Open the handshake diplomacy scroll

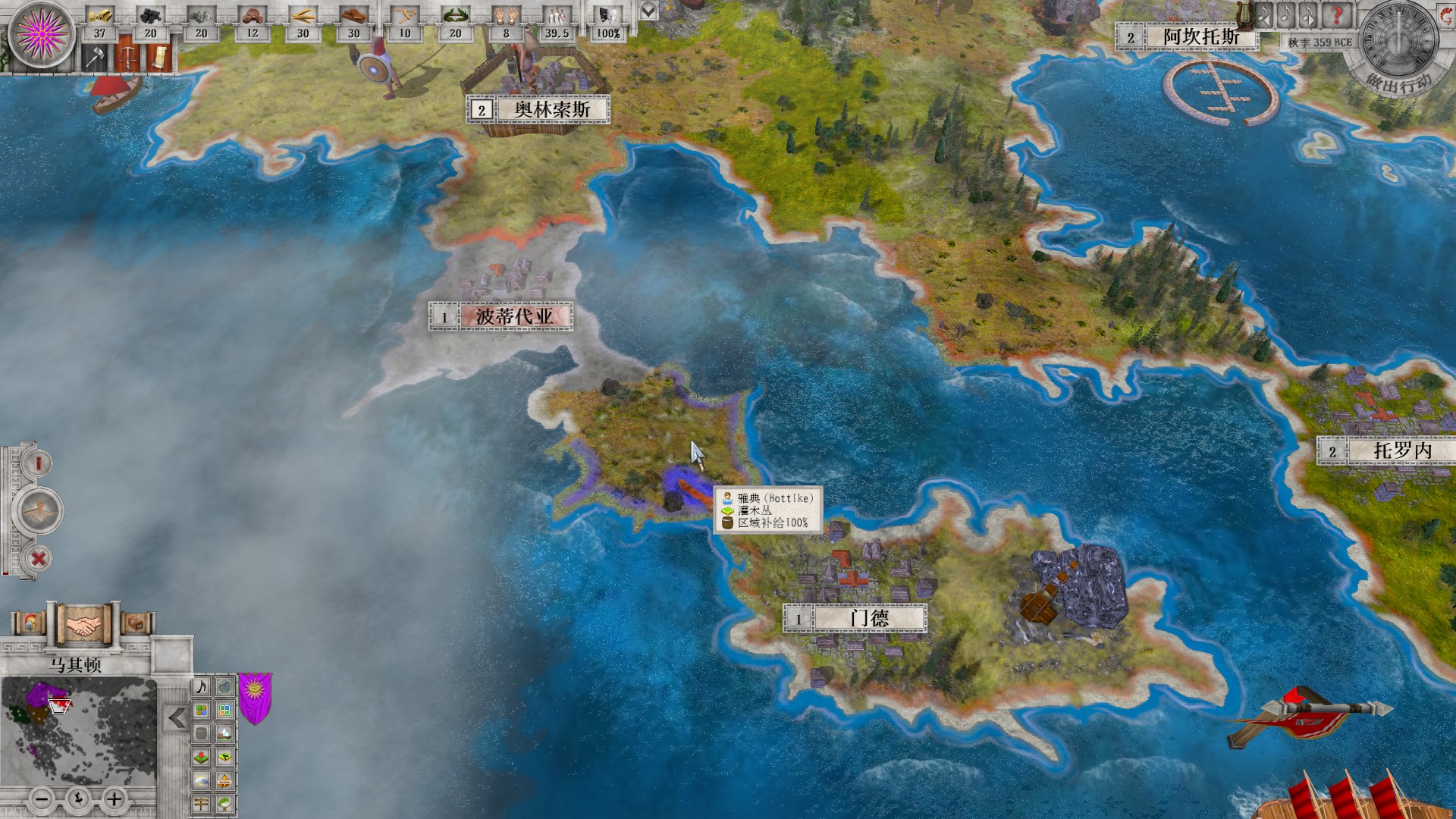coord(84,625)
